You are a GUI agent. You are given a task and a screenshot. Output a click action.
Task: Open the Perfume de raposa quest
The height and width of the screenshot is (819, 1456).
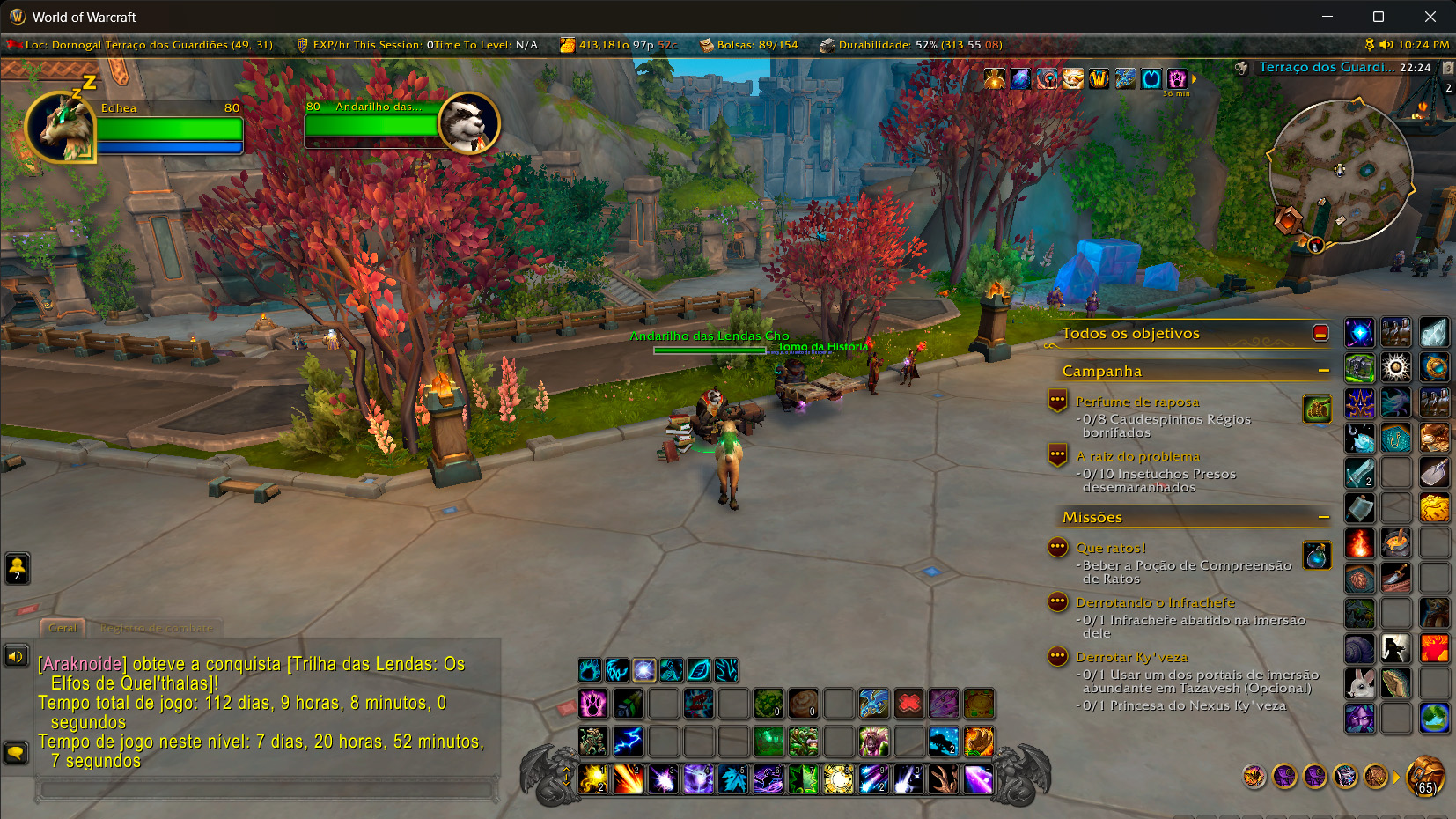[1137, 402]
